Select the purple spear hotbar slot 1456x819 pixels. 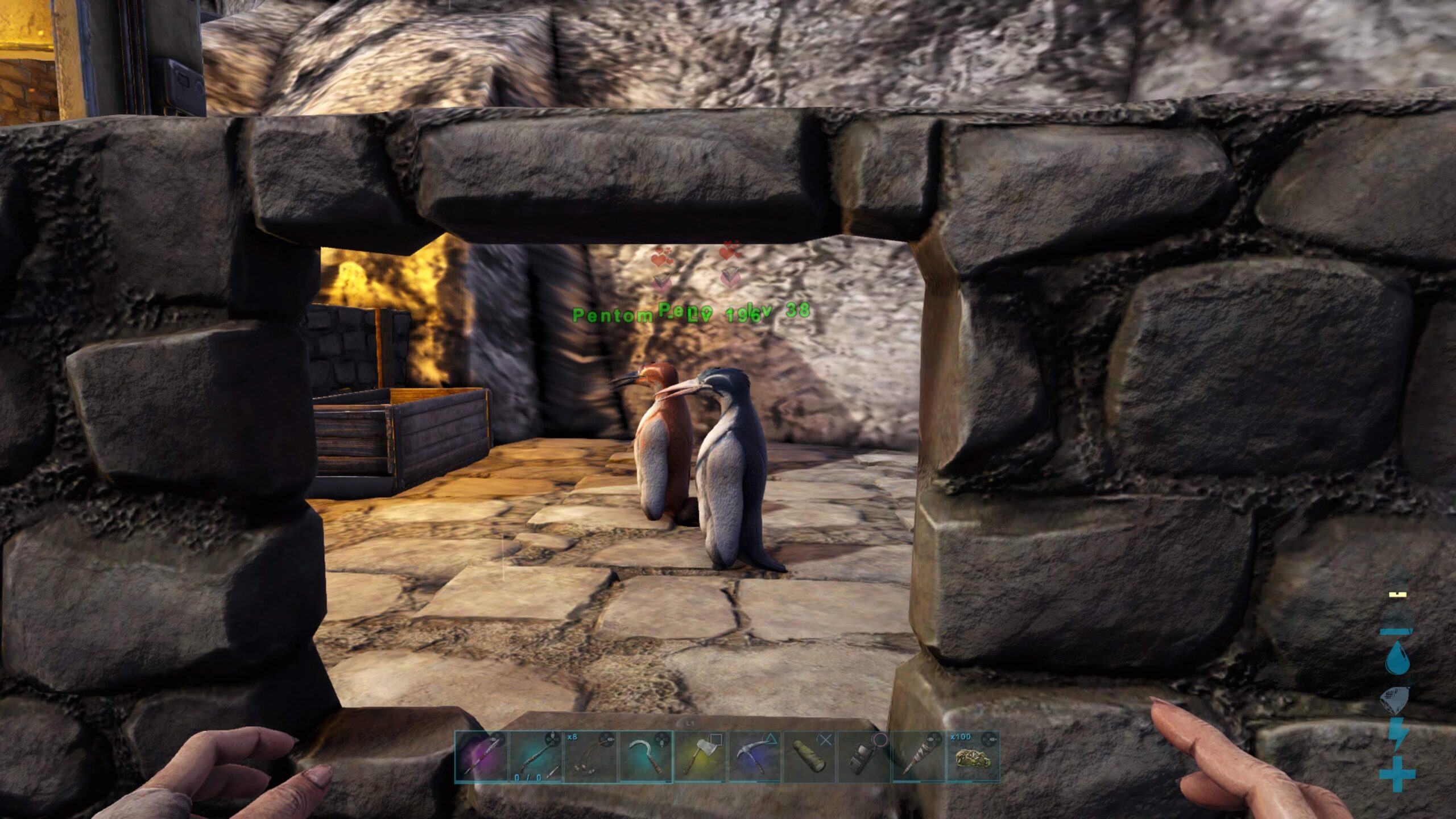(x=482, y=756)
